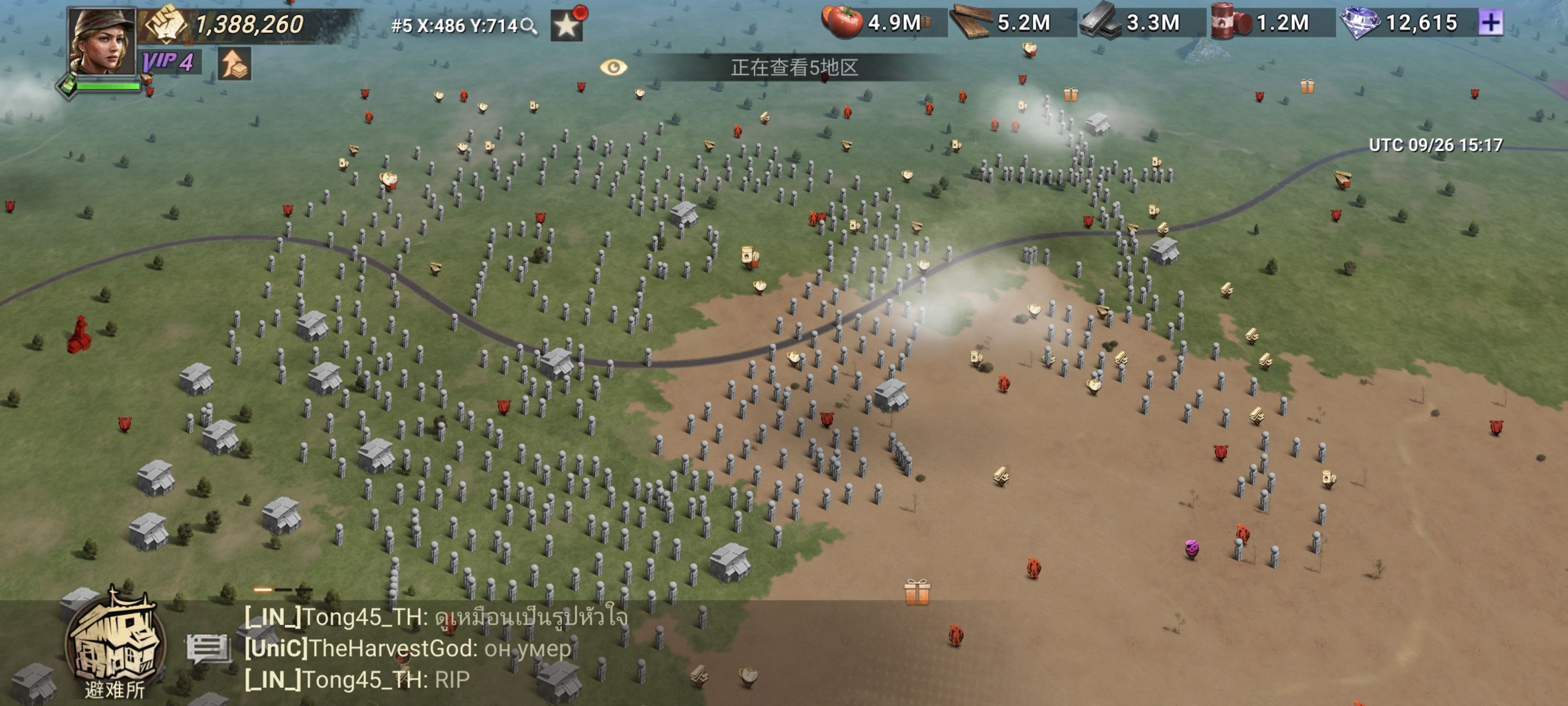Search map coordinates with the magnifier
The height and width of the screenshot is (706, 1568).
point(530,25)
